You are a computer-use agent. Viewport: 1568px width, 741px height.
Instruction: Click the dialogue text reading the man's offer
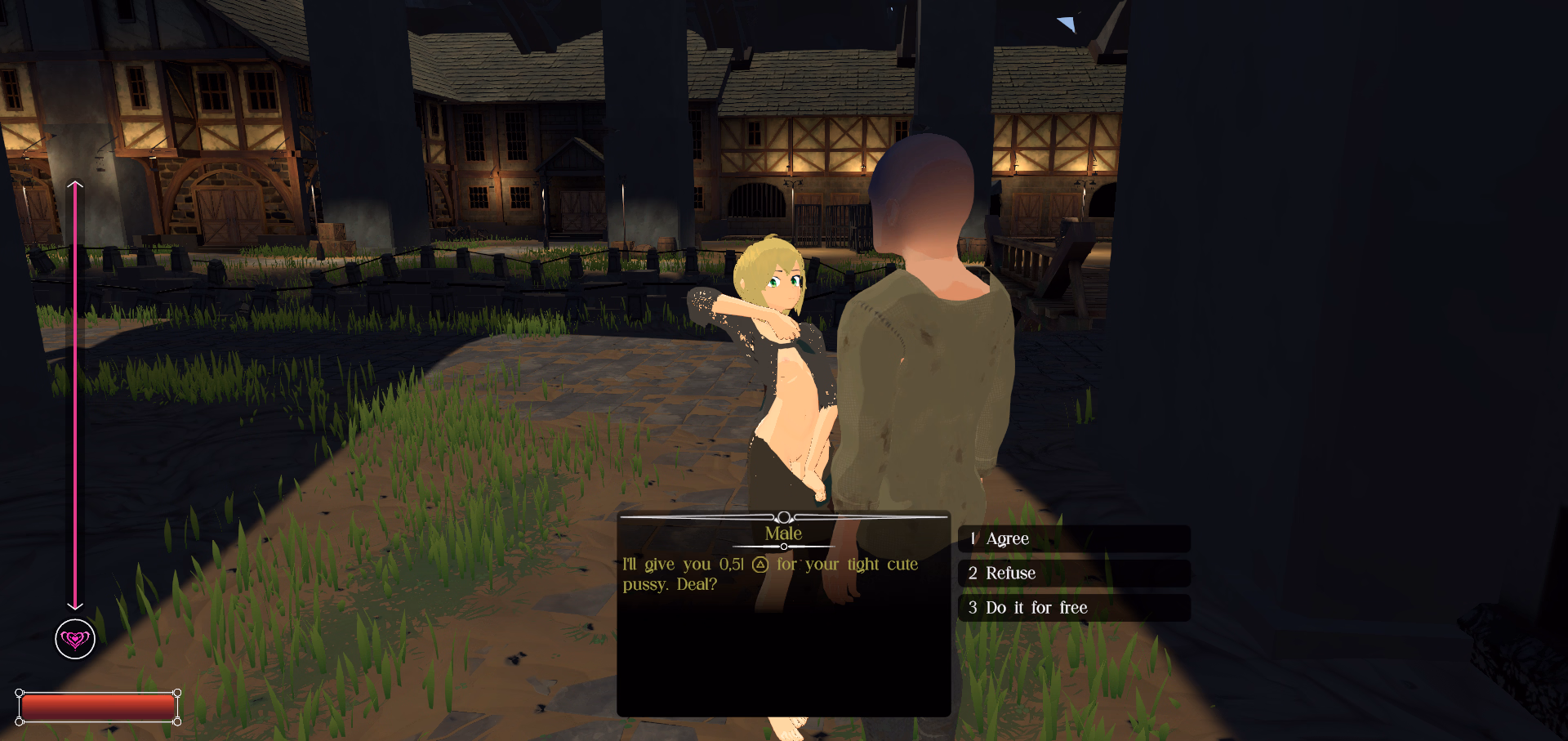click(770, 574)
